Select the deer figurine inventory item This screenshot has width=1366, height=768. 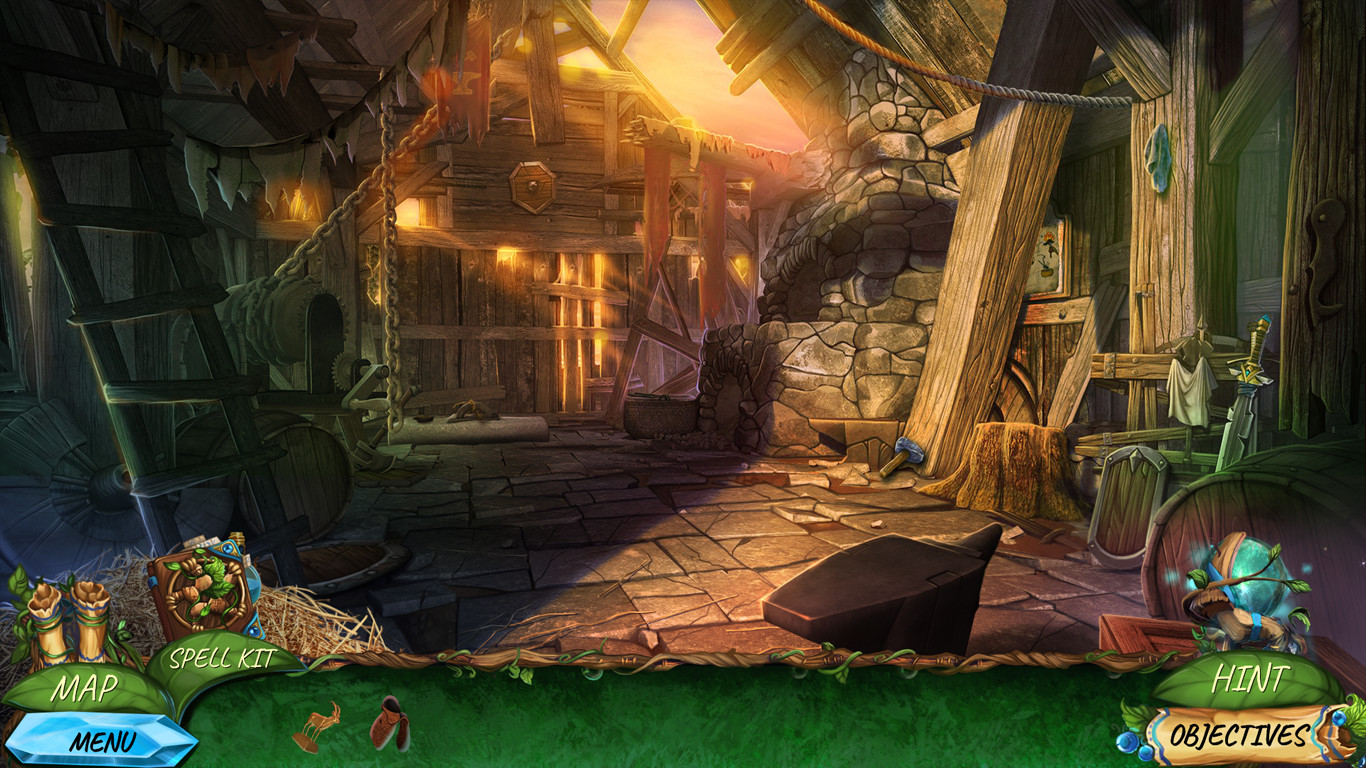coord(318,726)
